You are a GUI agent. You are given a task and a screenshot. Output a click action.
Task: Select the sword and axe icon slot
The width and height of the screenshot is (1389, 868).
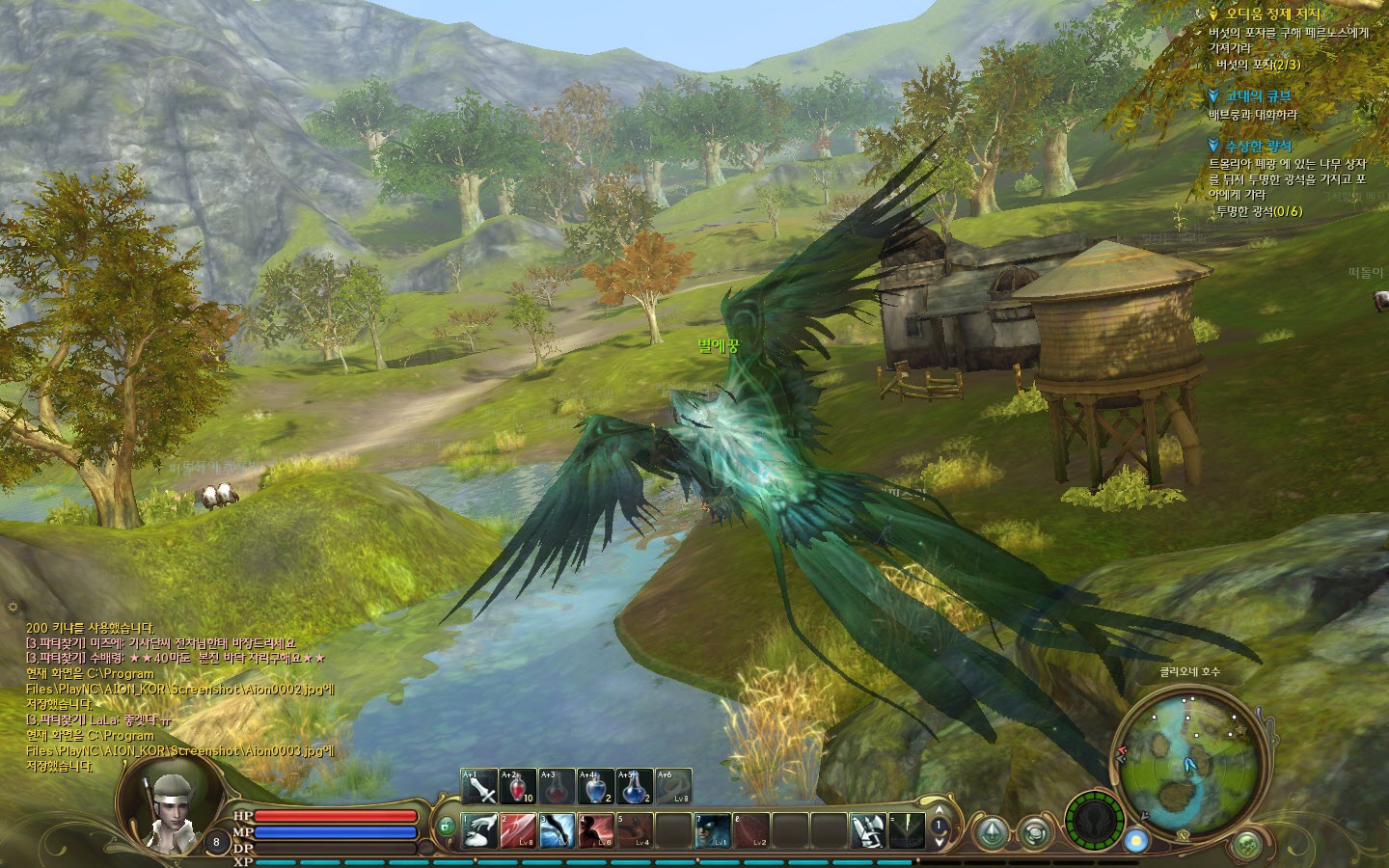868,830
